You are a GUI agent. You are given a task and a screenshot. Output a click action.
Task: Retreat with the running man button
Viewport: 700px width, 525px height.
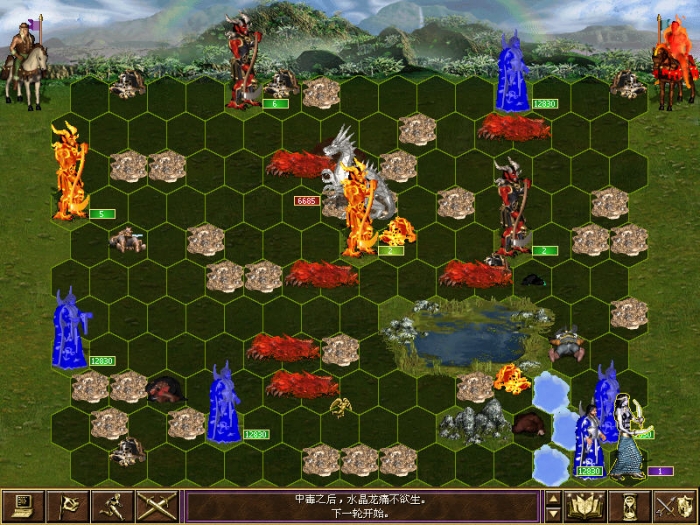112,506
